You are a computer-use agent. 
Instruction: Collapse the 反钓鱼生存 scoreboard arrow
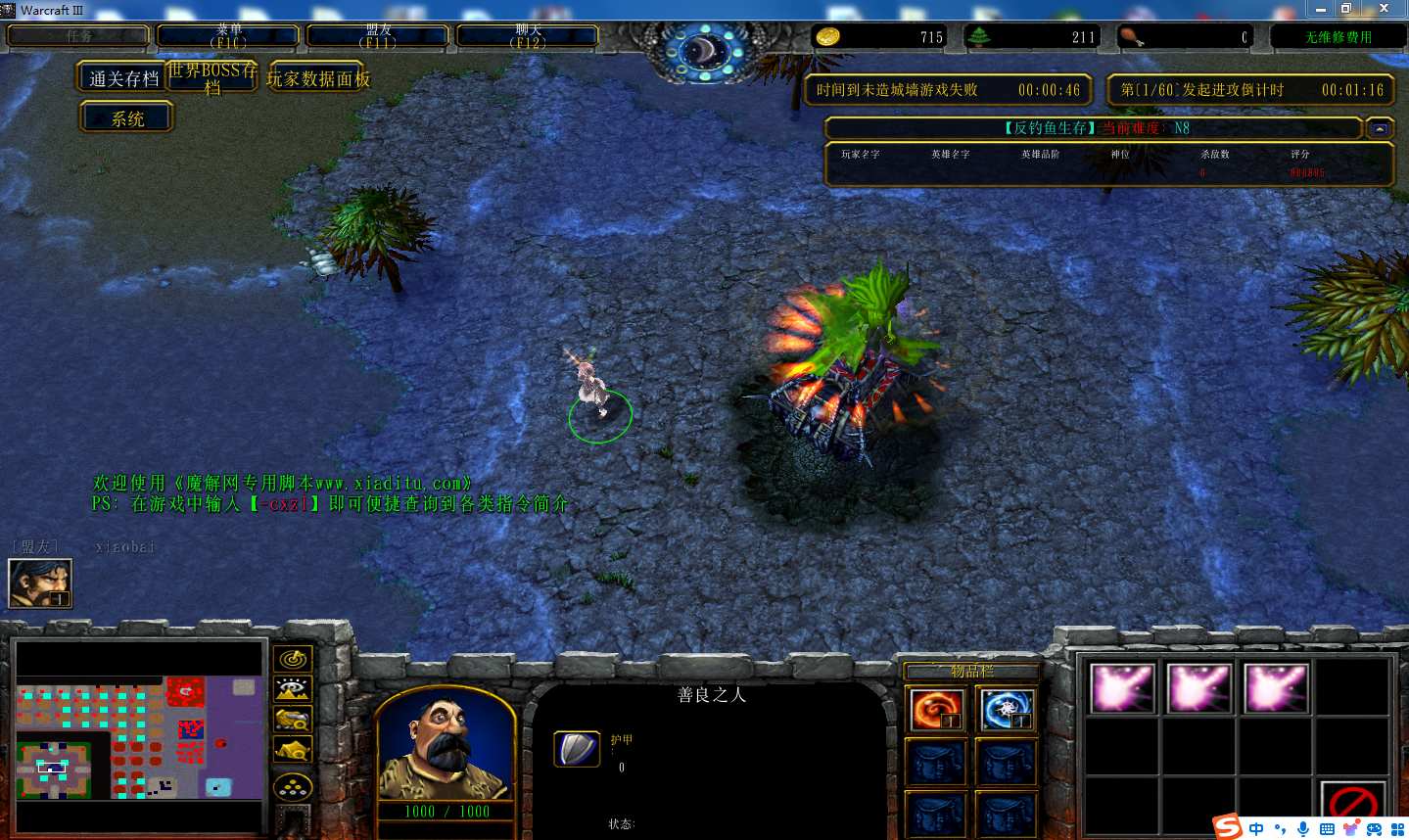coord(1380,128)
